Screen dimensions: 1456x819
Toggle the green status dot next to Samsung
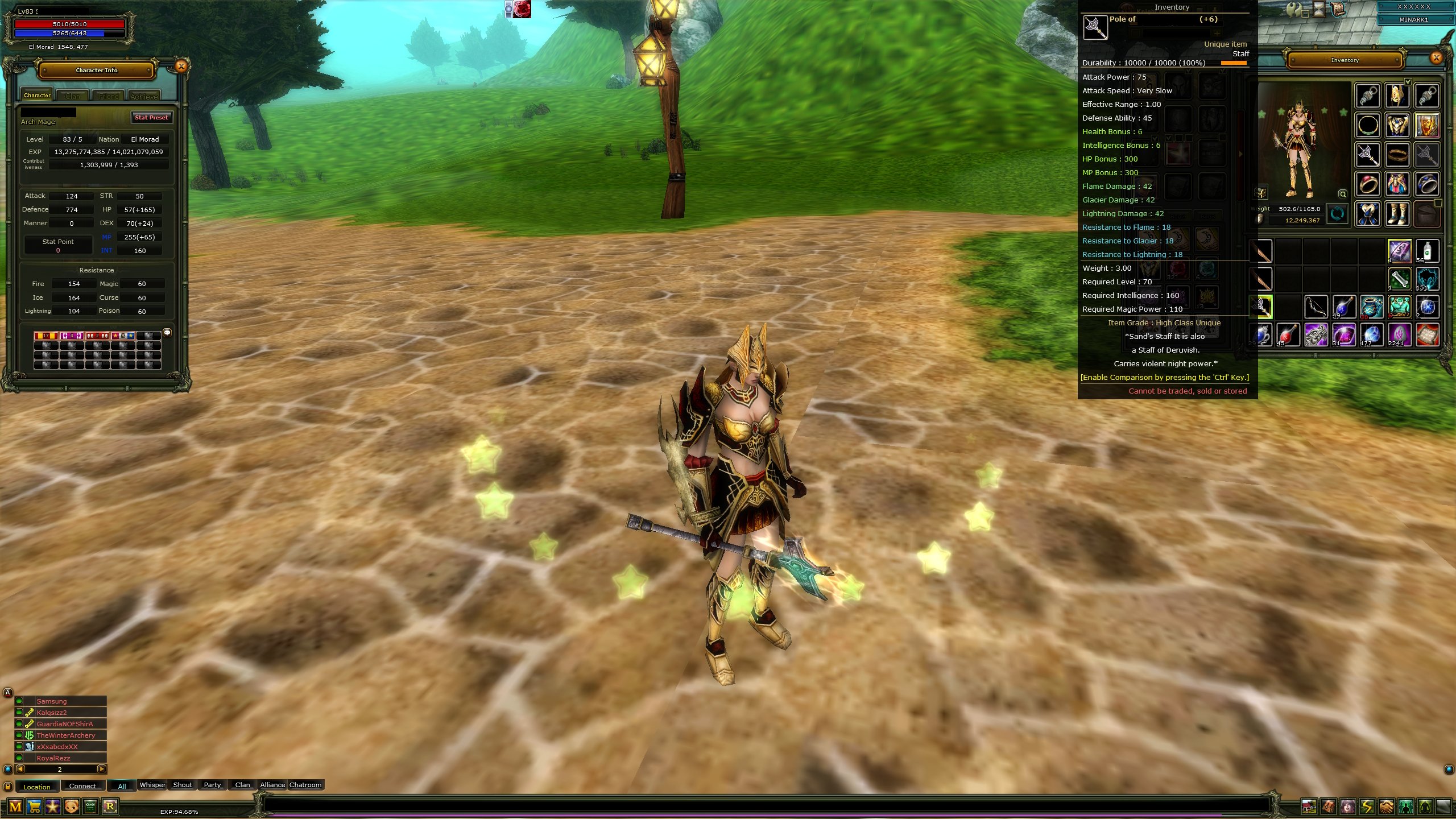(x=19, y=701)
